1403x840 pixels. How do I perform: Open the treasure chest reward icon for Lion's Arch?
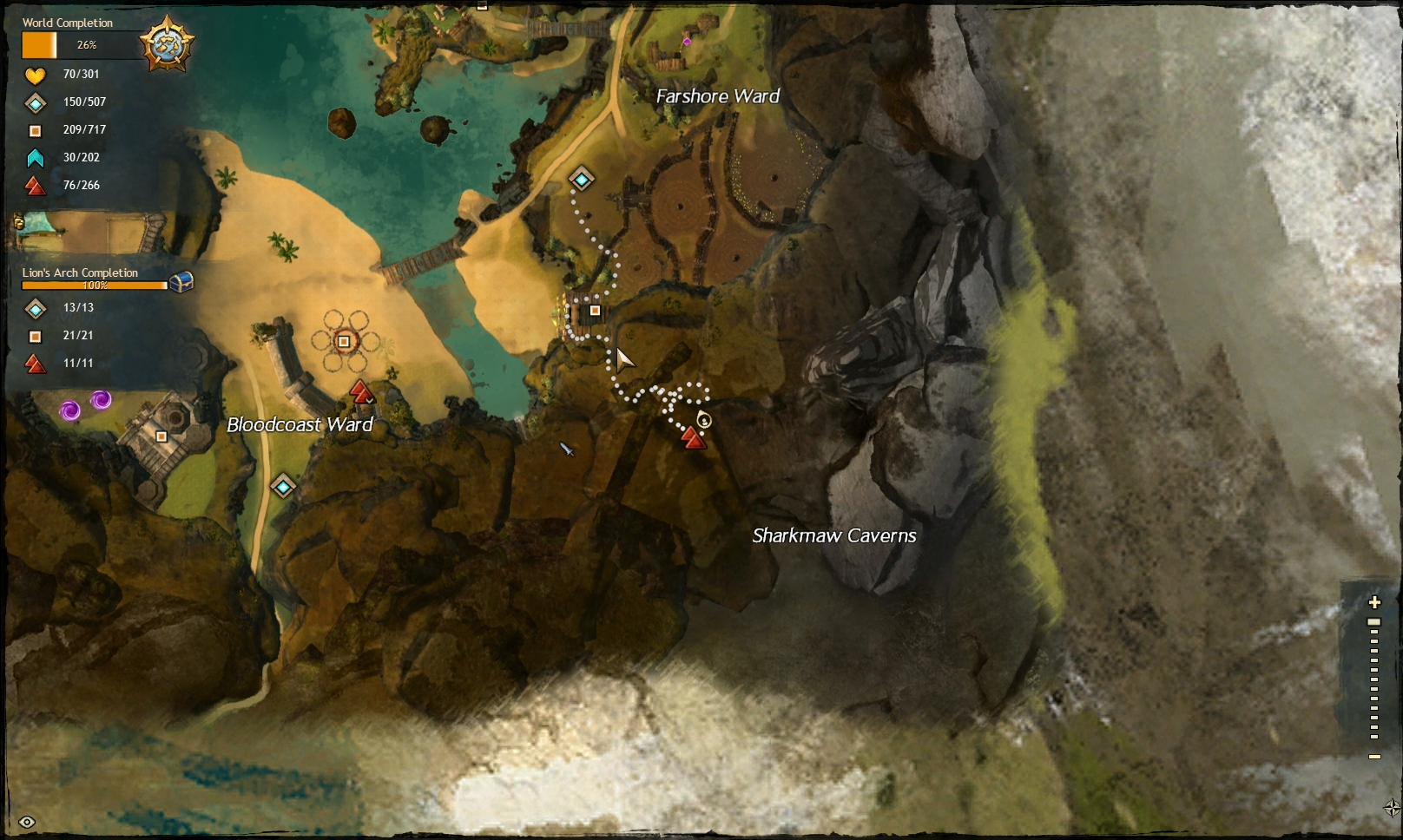tap(180, 281)
